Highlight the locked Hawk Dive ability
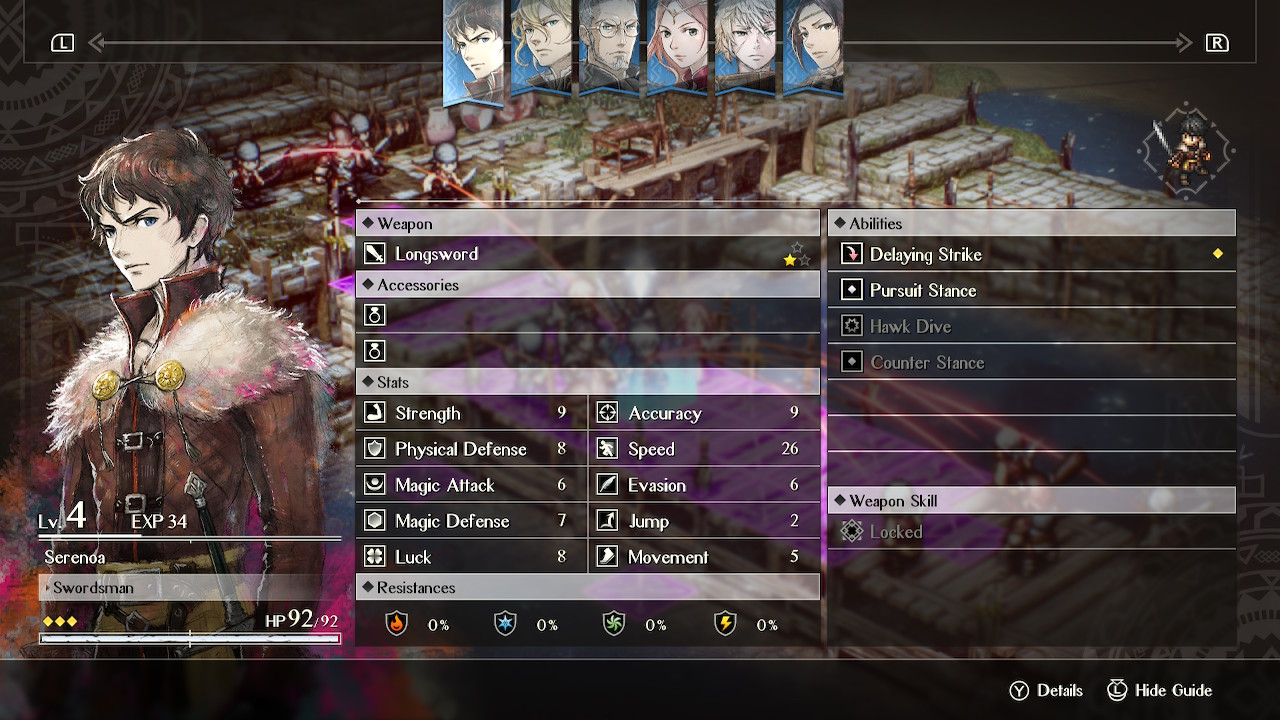 click(x=1031, y=327)
